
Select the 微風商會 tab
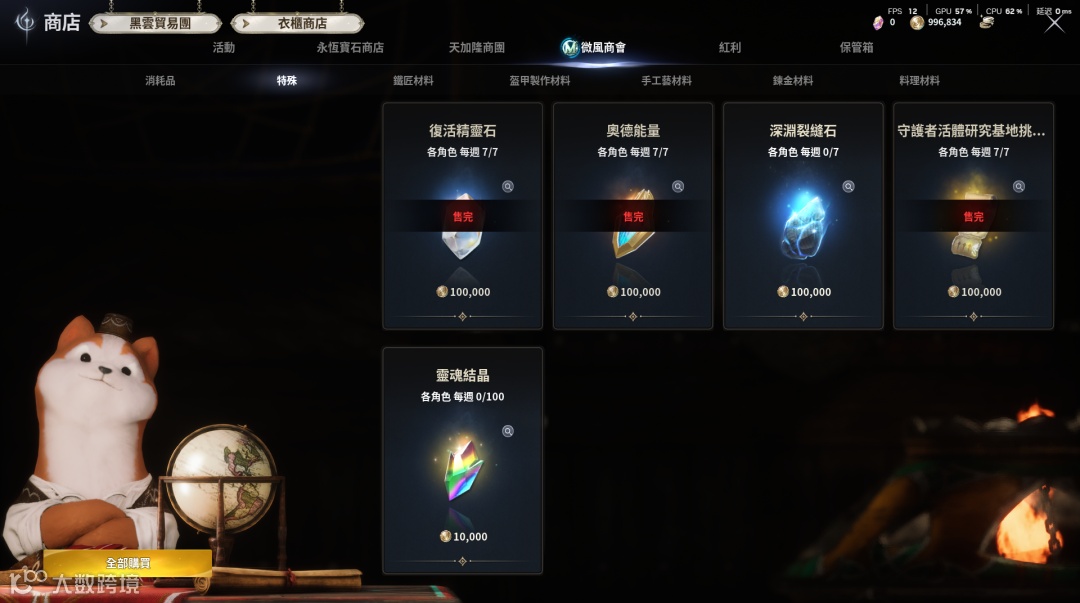602,47
